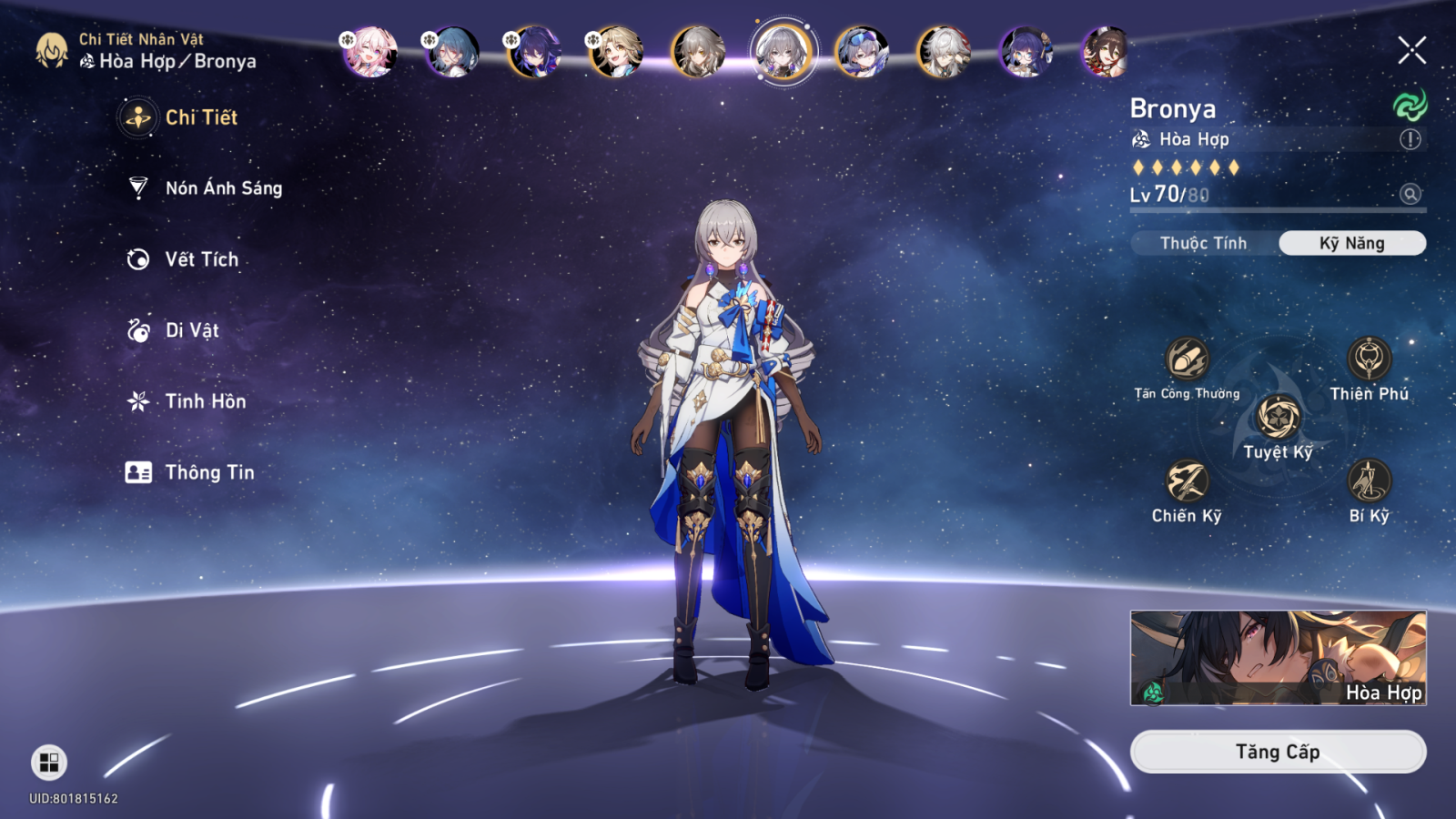
Task: Switch to the Kỹ Năng tab
Action: click(1351, 243)
